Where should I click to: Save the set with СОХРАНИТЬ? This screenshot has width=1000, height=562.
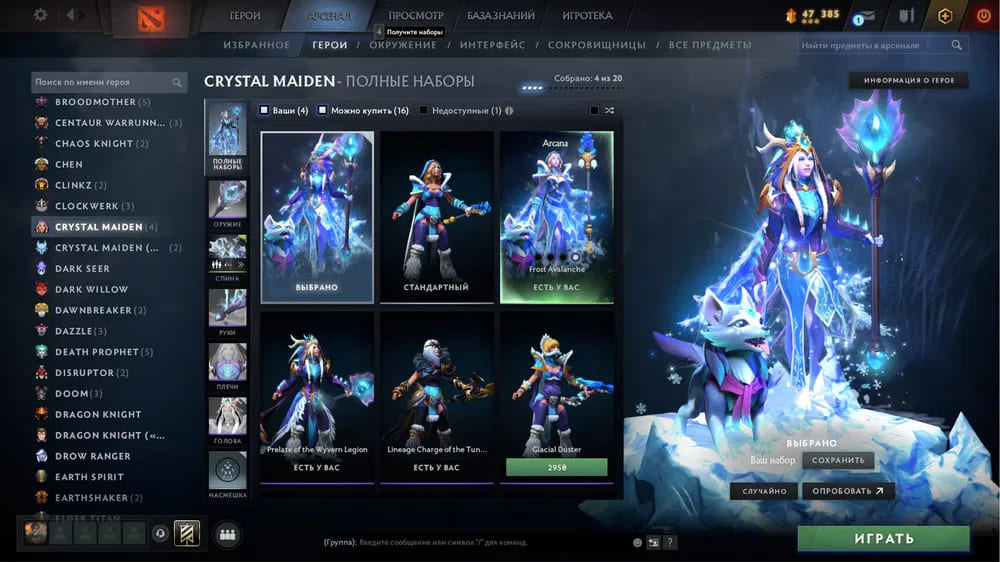pyautogui.click(x=838, y=460)
